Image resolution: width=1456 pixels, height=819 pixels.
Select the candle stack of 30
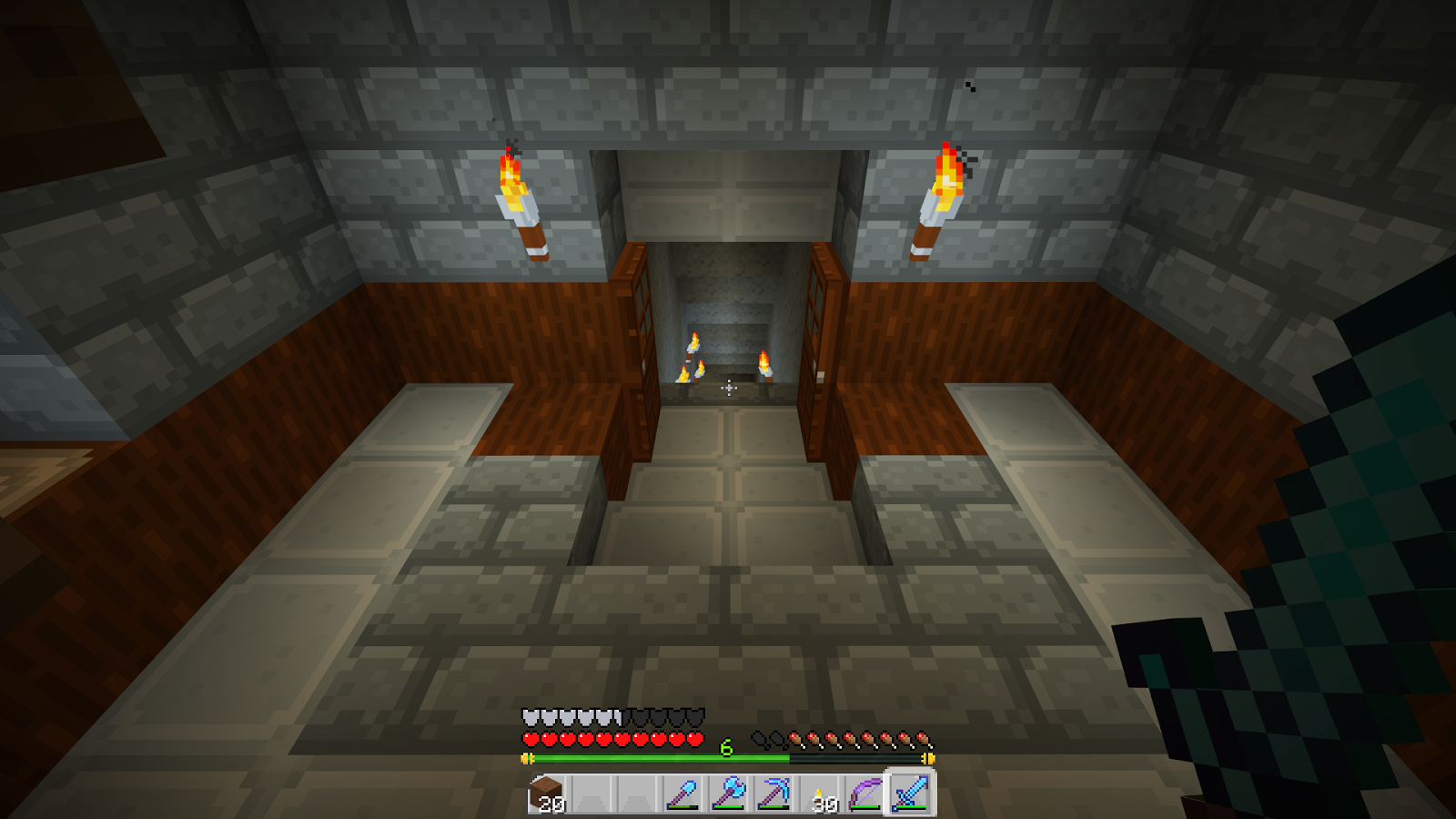(x=821, y=793)
